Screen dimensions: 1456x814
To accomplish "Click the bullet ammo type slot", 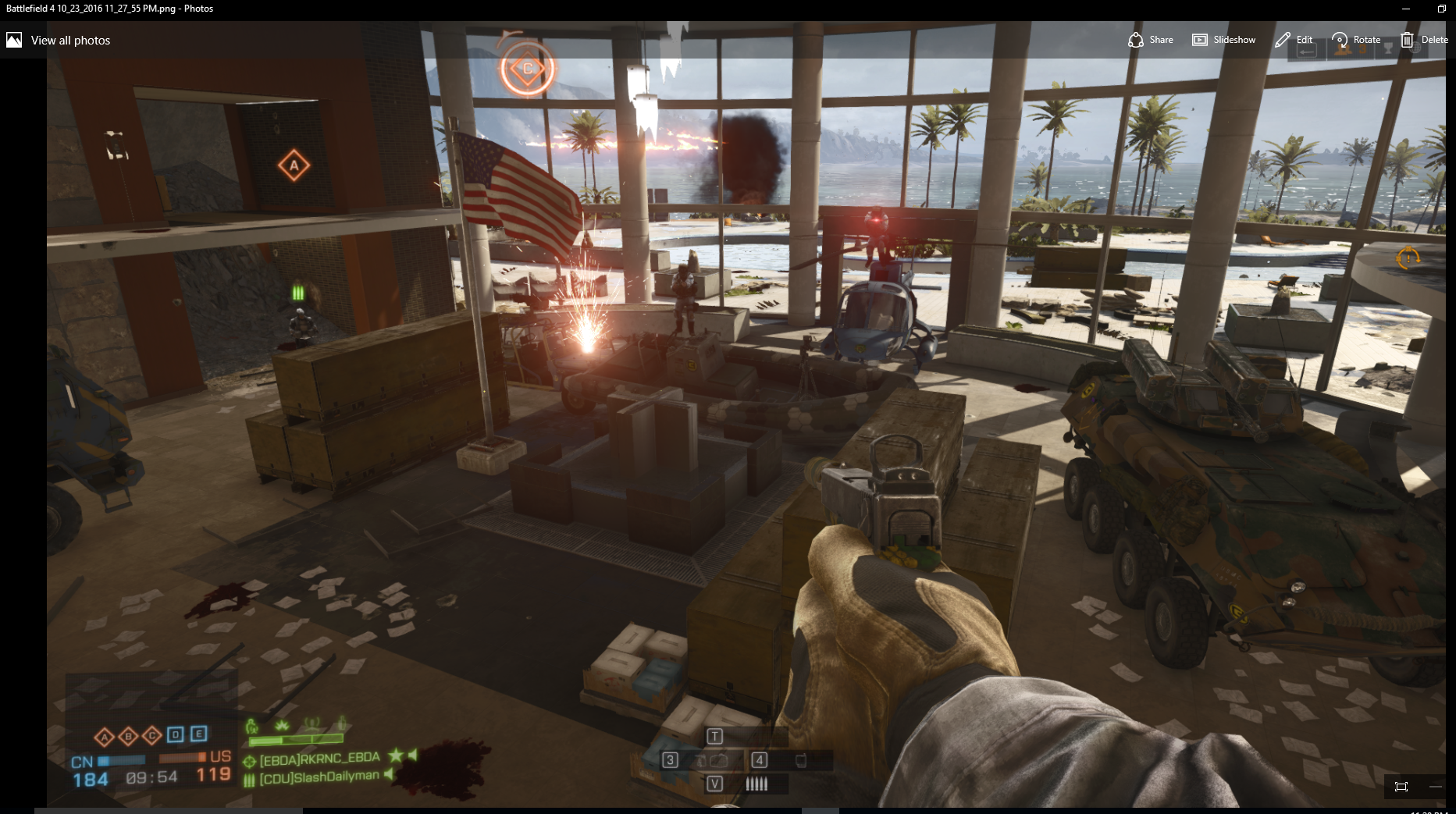I will (756, 784).
